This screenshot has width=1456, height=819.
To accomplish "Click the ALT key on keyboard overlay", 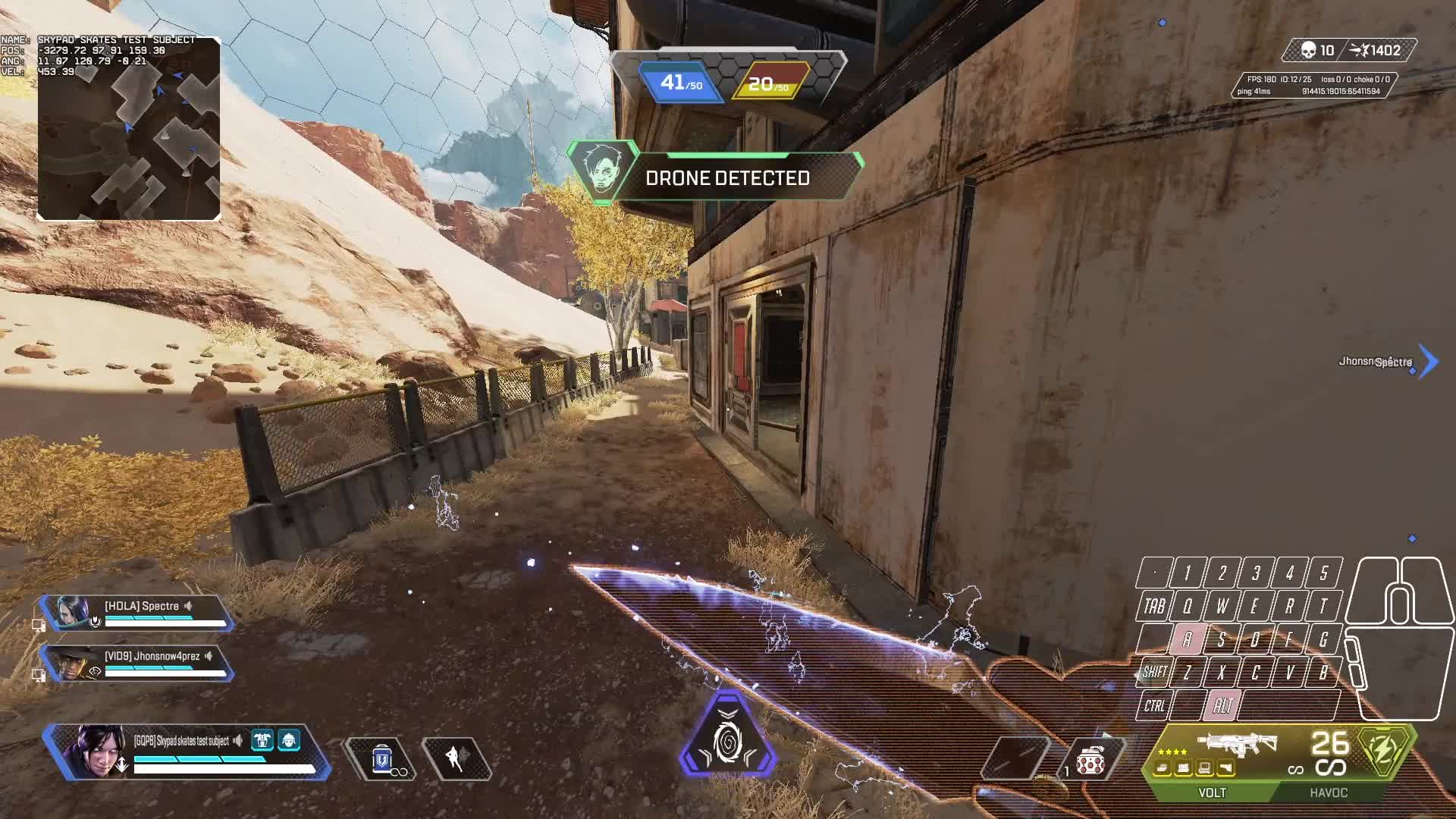I will coord(1222,706).
